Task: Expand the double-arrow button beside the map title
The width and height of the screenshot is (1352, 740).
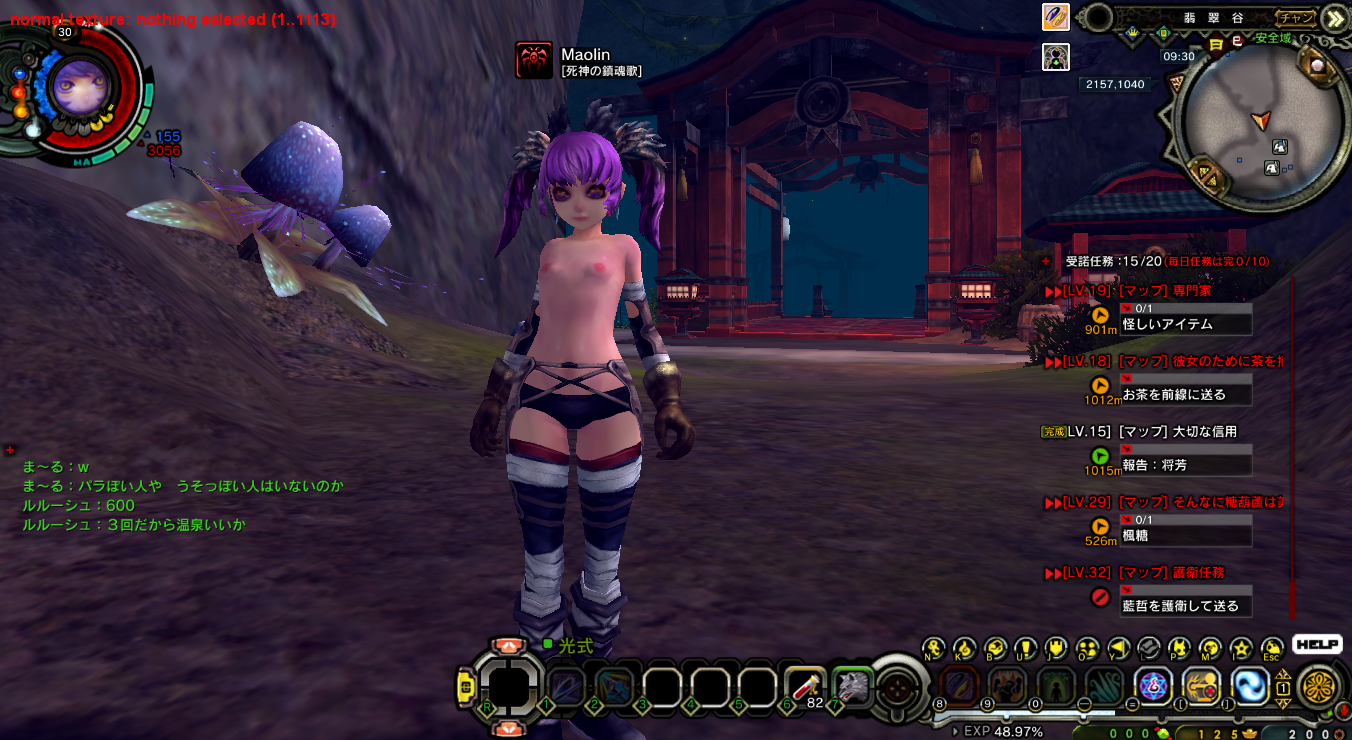Action: pyautogui.click(x=1334, y=18)
